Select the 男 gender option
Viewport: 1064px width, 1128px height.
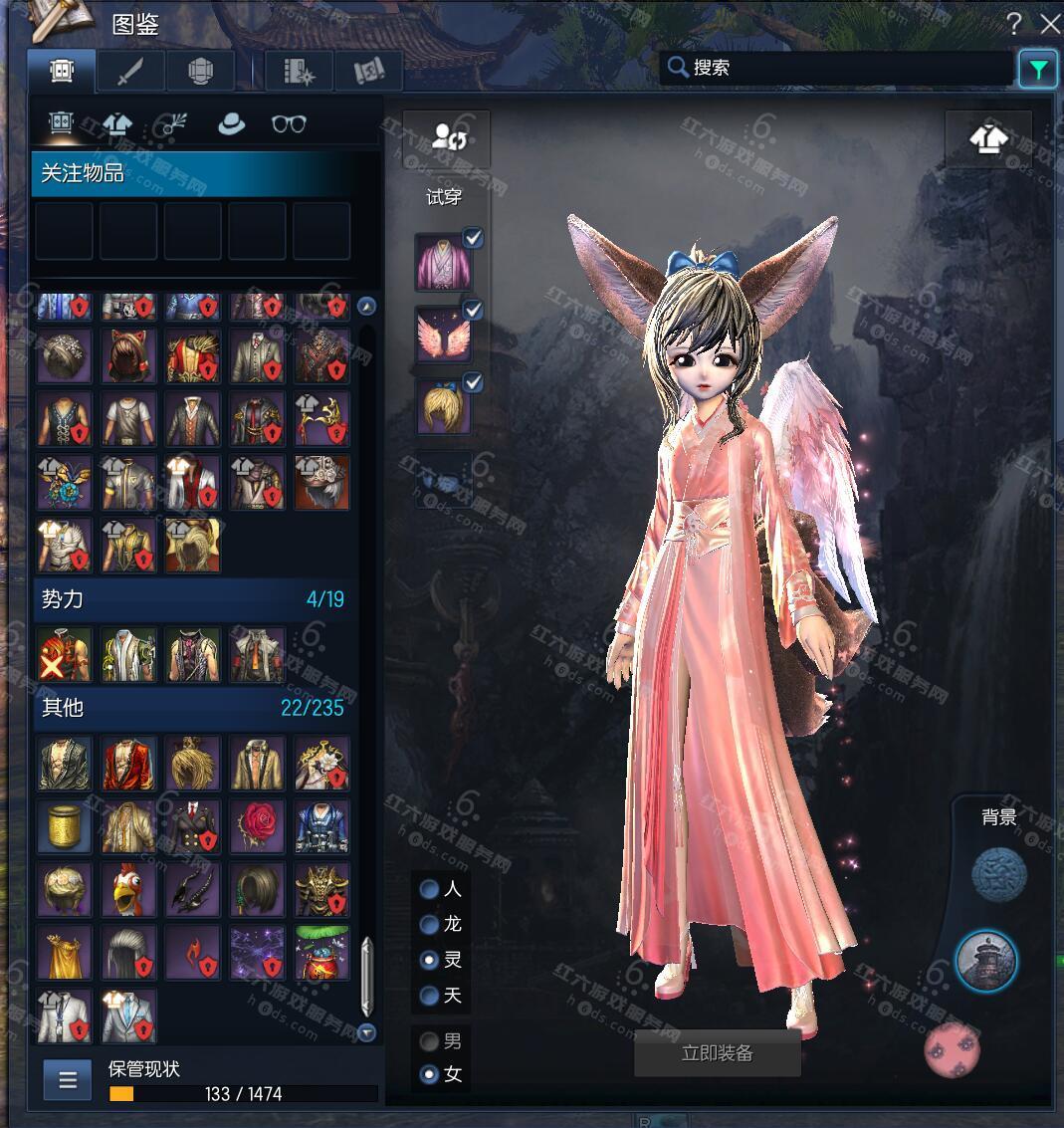click(x=430, y=1042)
